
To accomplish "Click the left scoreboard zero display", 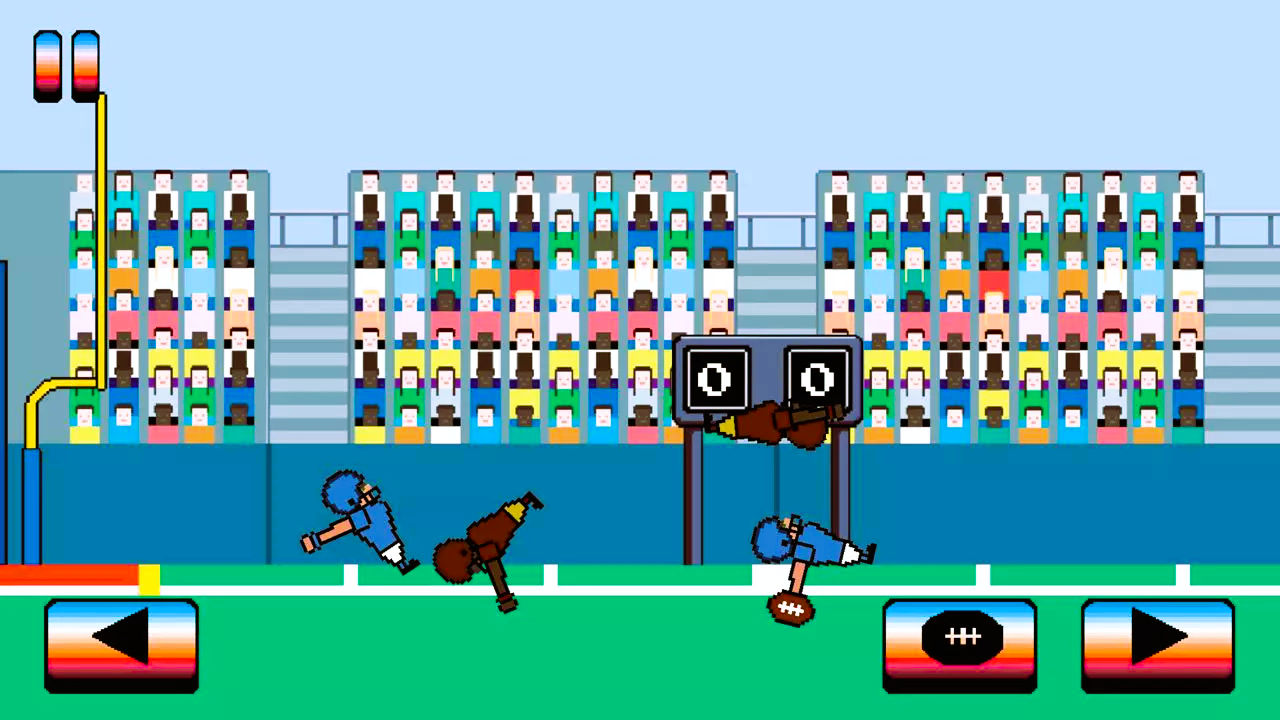I will pyautogui.click(x=718, y=378).
